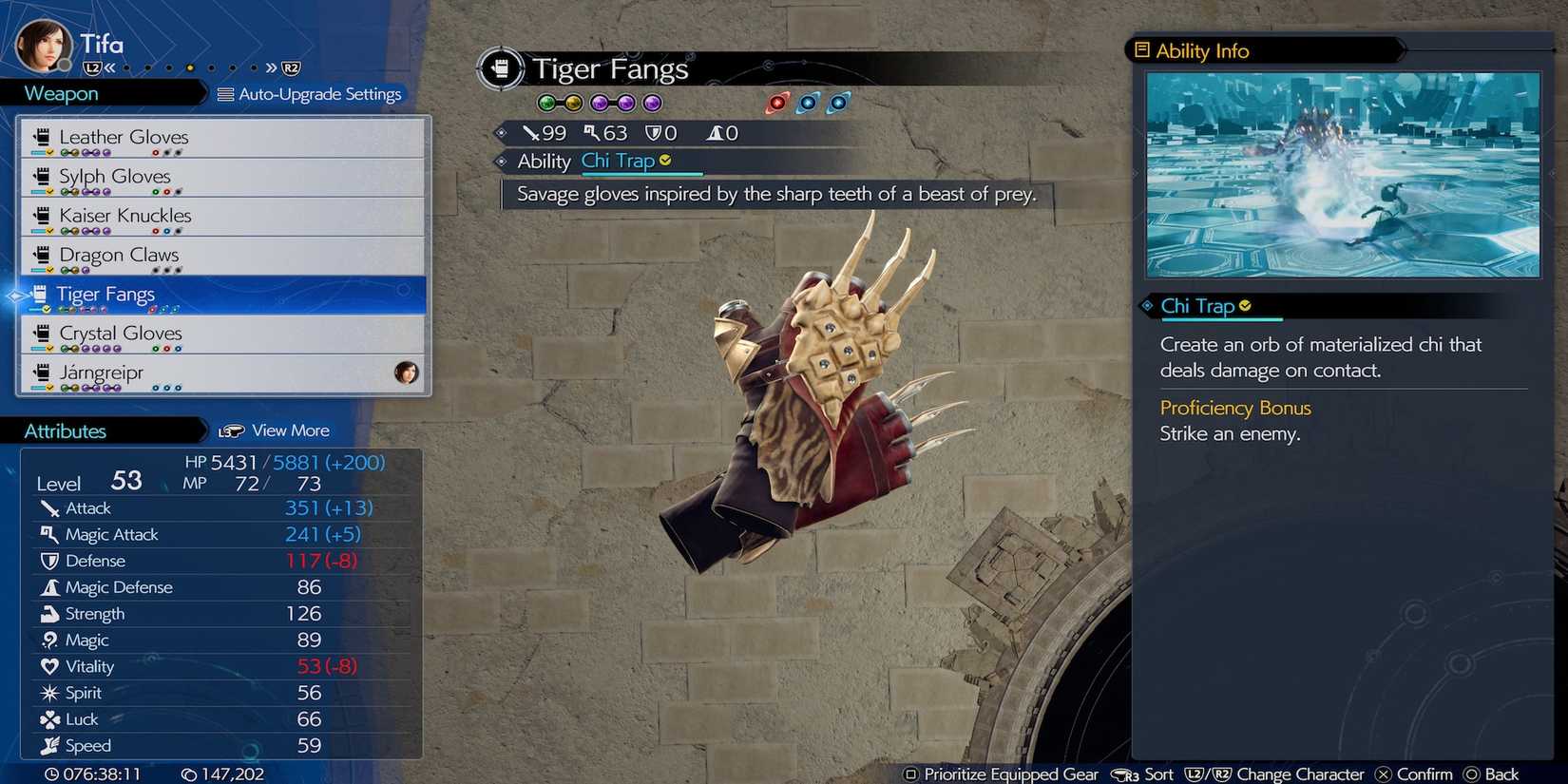Toggle the L2 proficiency indicator near Tifa's name

[x=90, y=67]
